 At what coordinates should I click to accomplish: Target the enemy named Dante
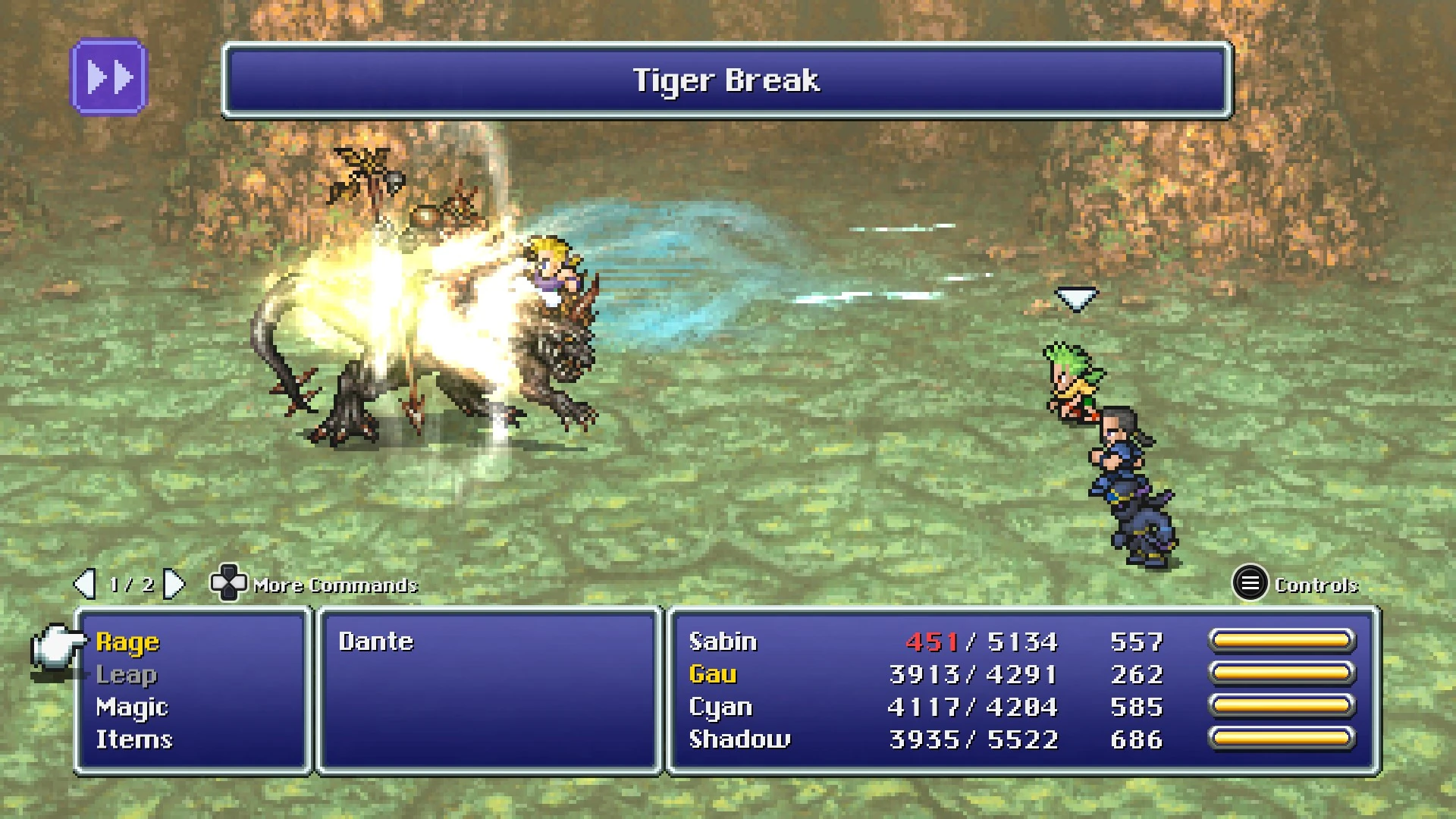tap(376, 642)
